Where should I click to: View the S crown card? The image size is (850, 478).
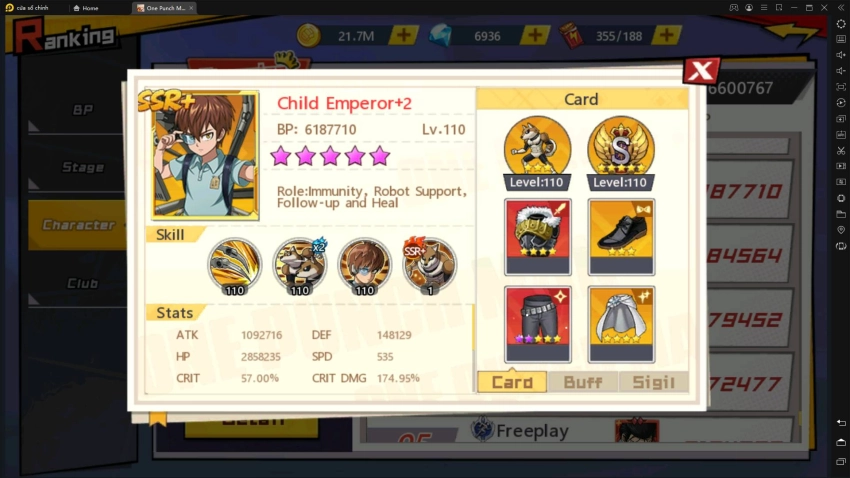621,150
